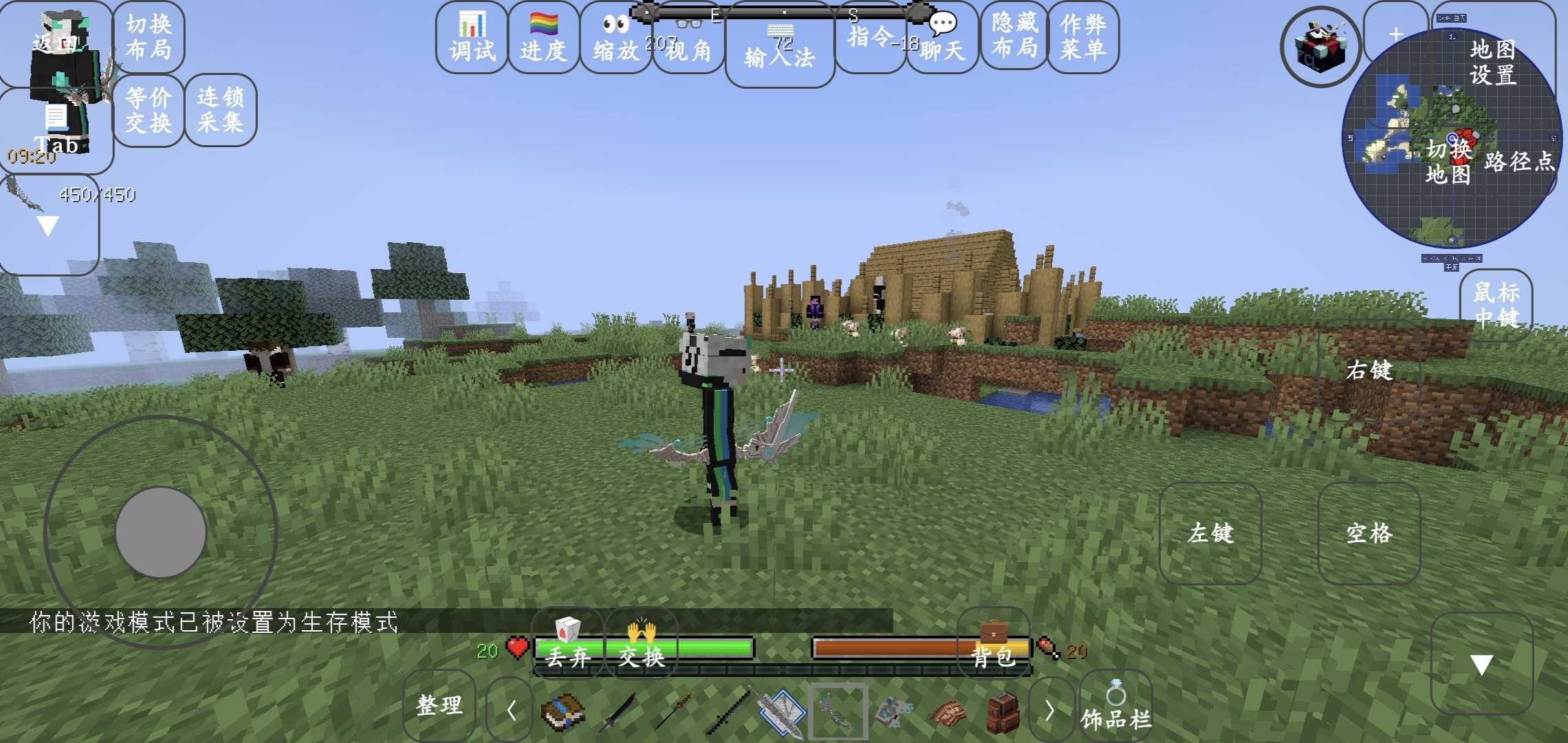Open the 调试 debug screen button
Screen dimensions: 1568x743
[x=472, y=39]
